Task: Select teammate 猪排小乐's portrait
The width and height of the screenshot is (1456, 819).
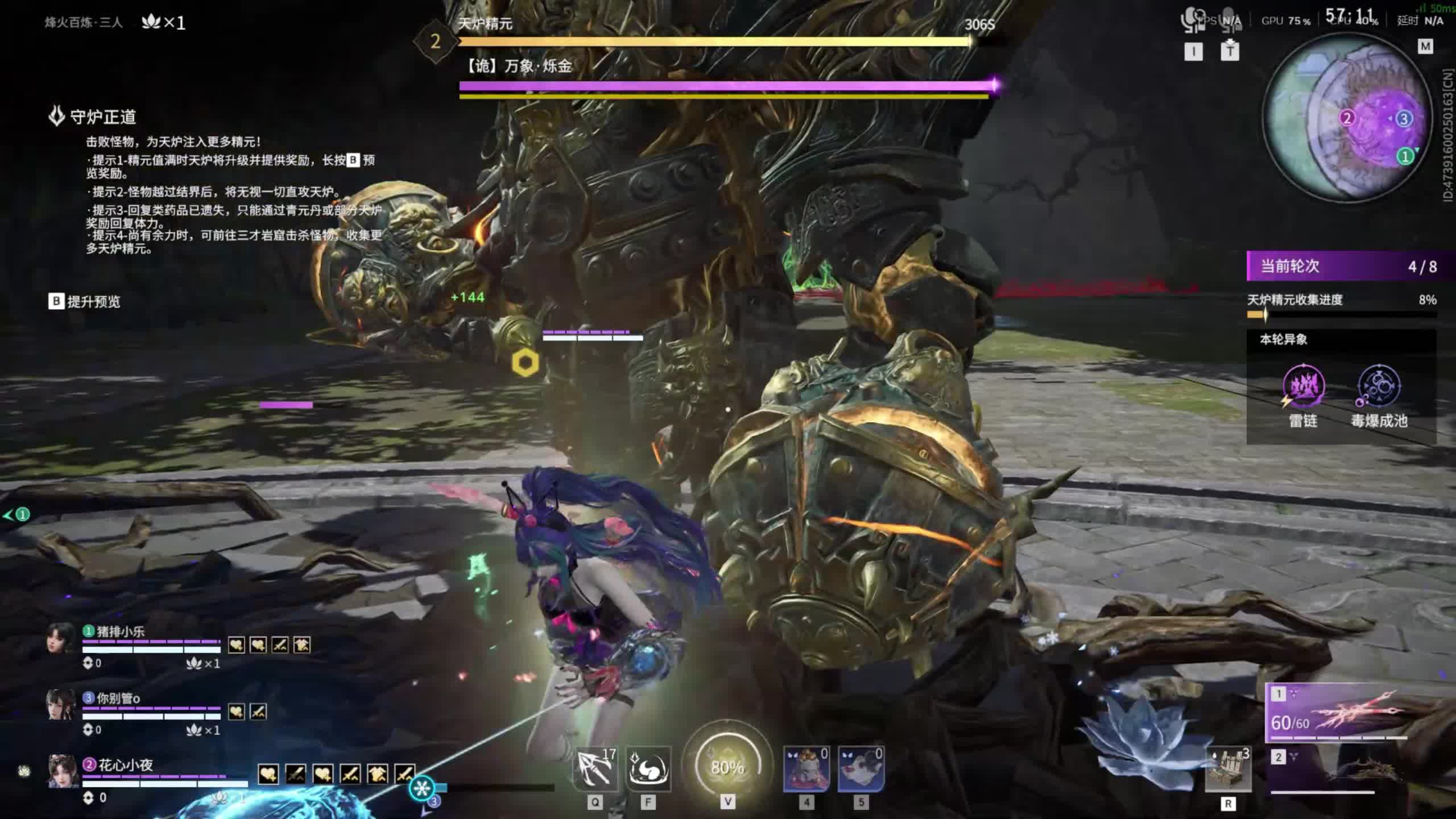Action: coord(61,638)
